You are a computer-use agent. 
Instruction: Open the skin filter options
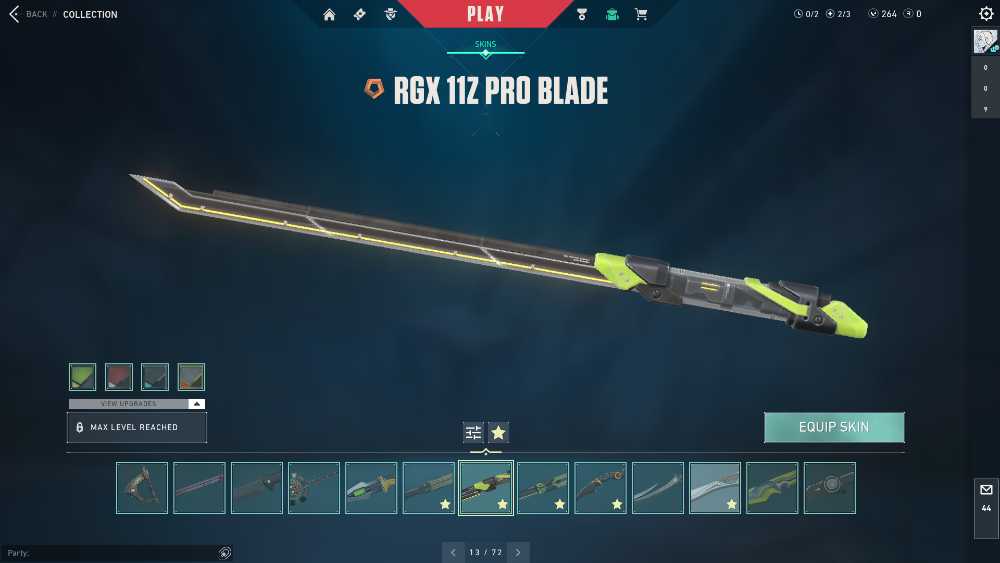pyautogui.click(x=473, y=432)
